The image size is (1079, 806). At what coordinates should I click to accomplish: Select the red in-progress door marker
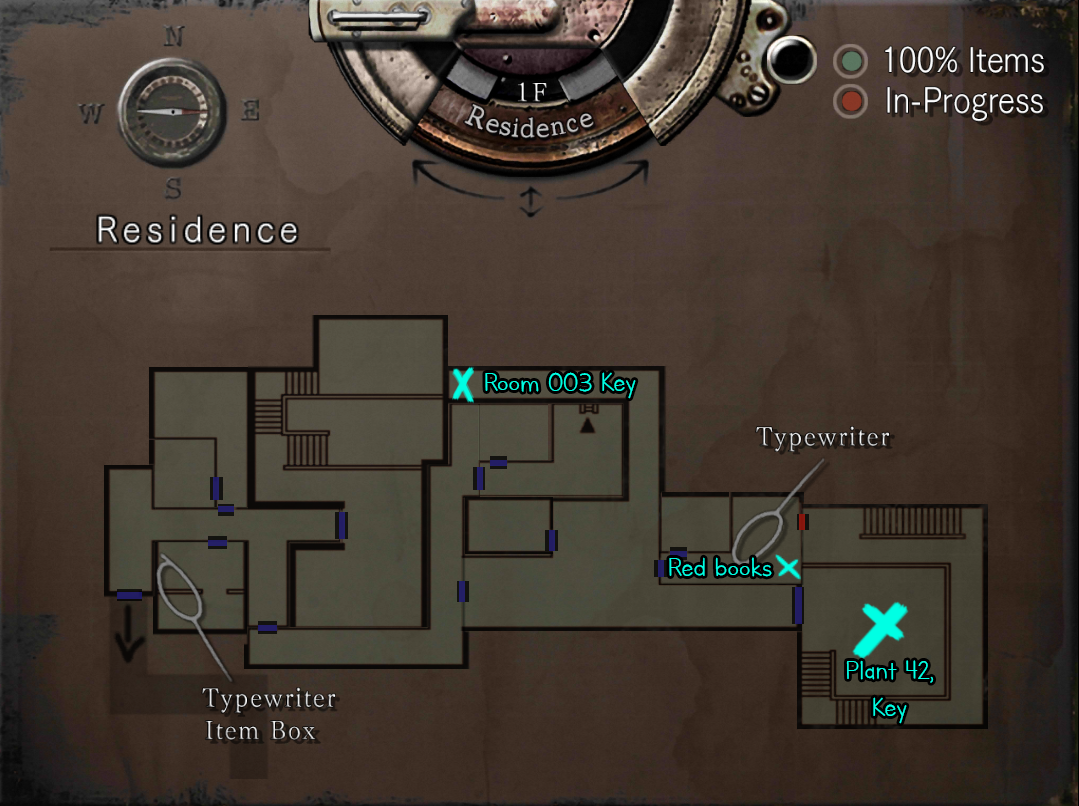(x=802, y=521)
